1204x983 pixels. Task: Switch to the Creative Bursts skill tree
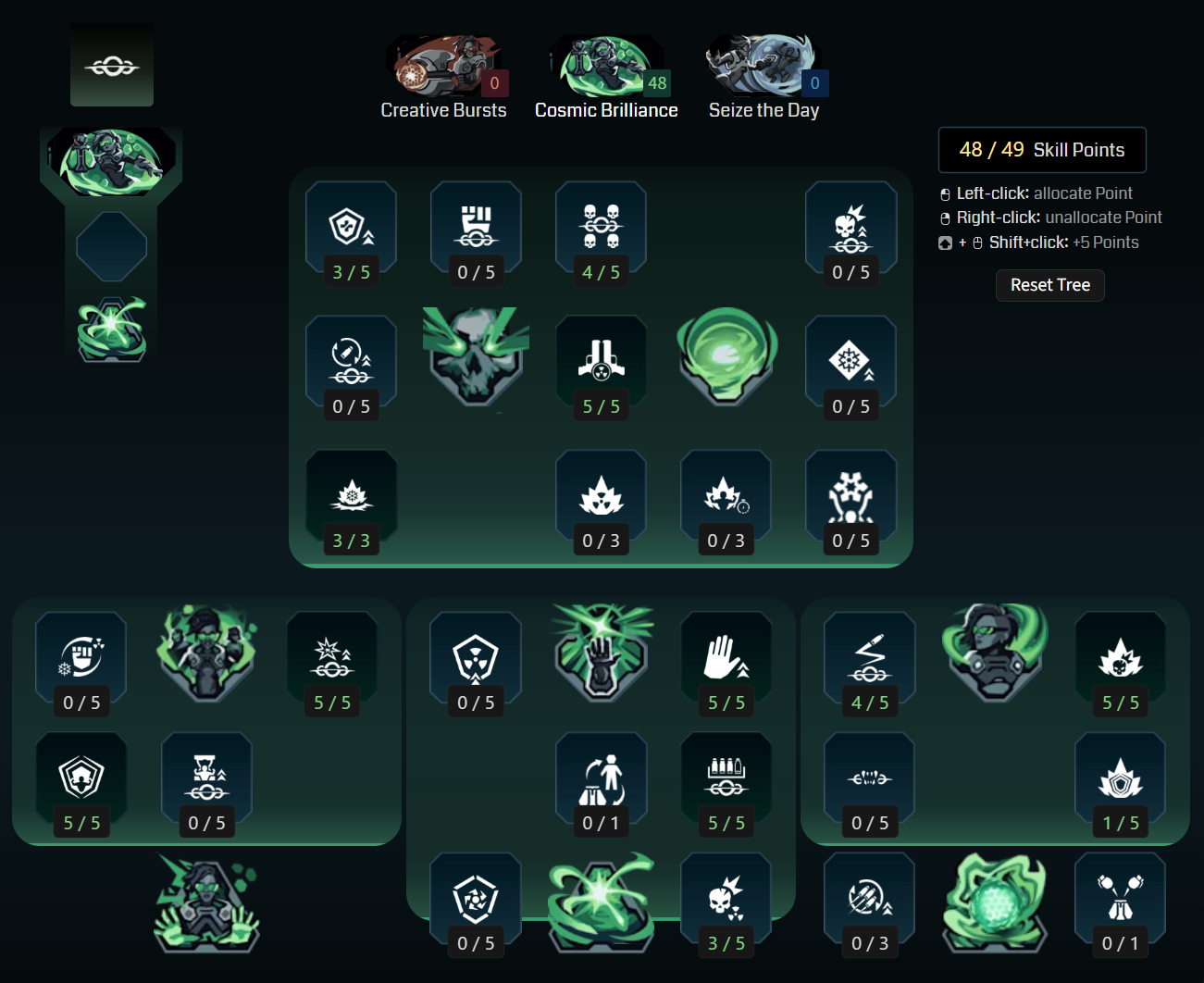tap(444, 65)
